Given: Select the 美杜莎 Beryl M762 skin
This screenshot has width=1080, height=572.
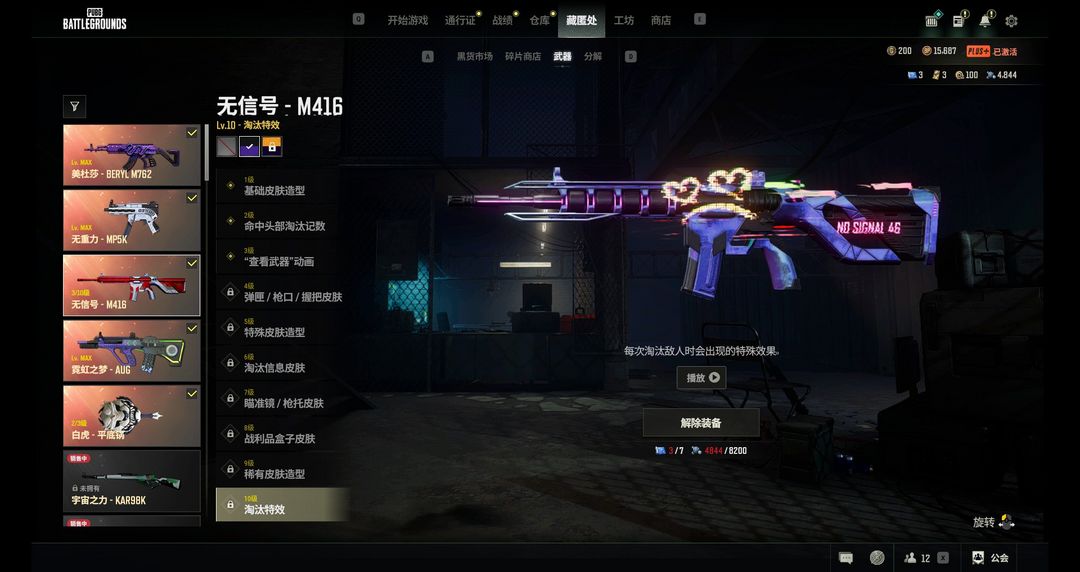Looking at the screenshot, I should point(132,155).
